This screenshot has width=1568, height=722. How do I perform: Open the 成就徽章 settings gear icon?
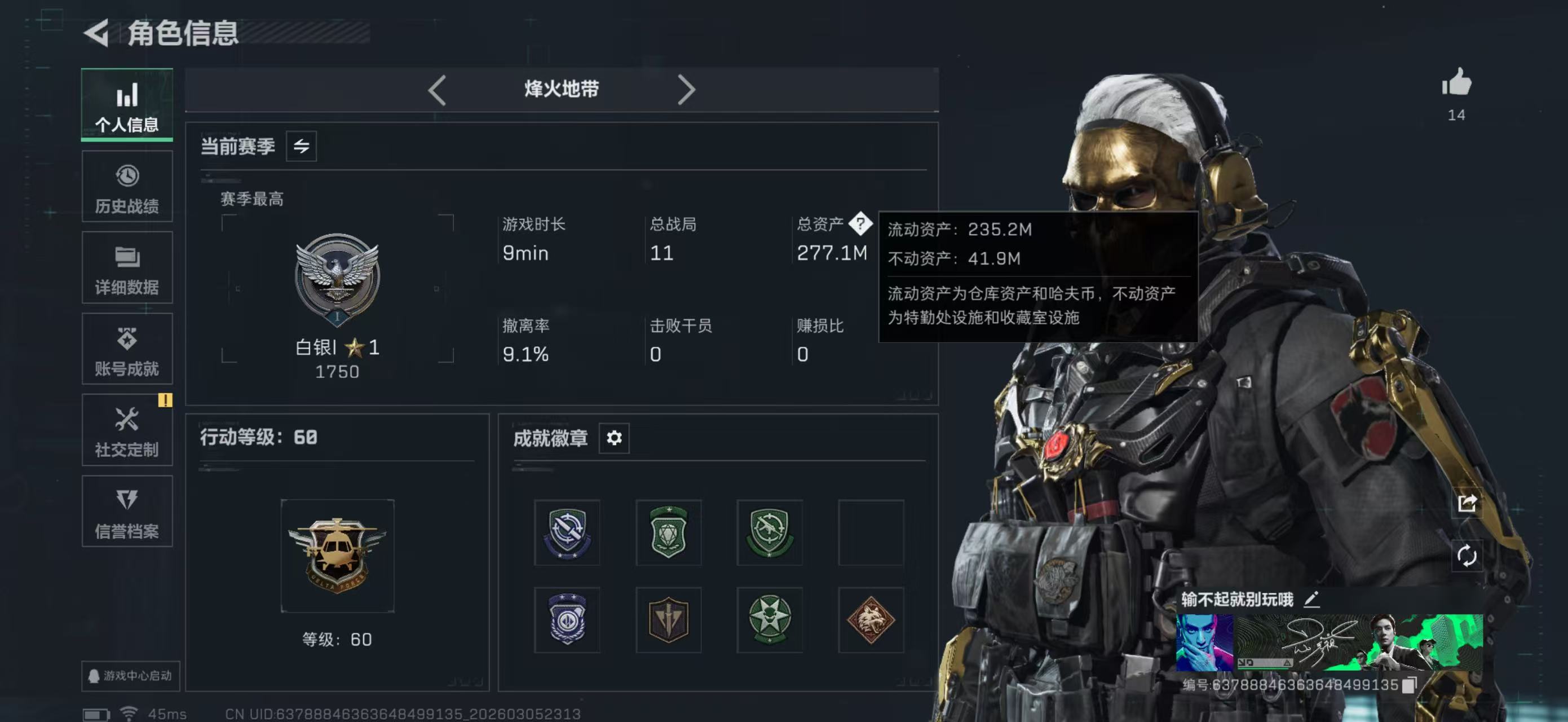[614, 438]
